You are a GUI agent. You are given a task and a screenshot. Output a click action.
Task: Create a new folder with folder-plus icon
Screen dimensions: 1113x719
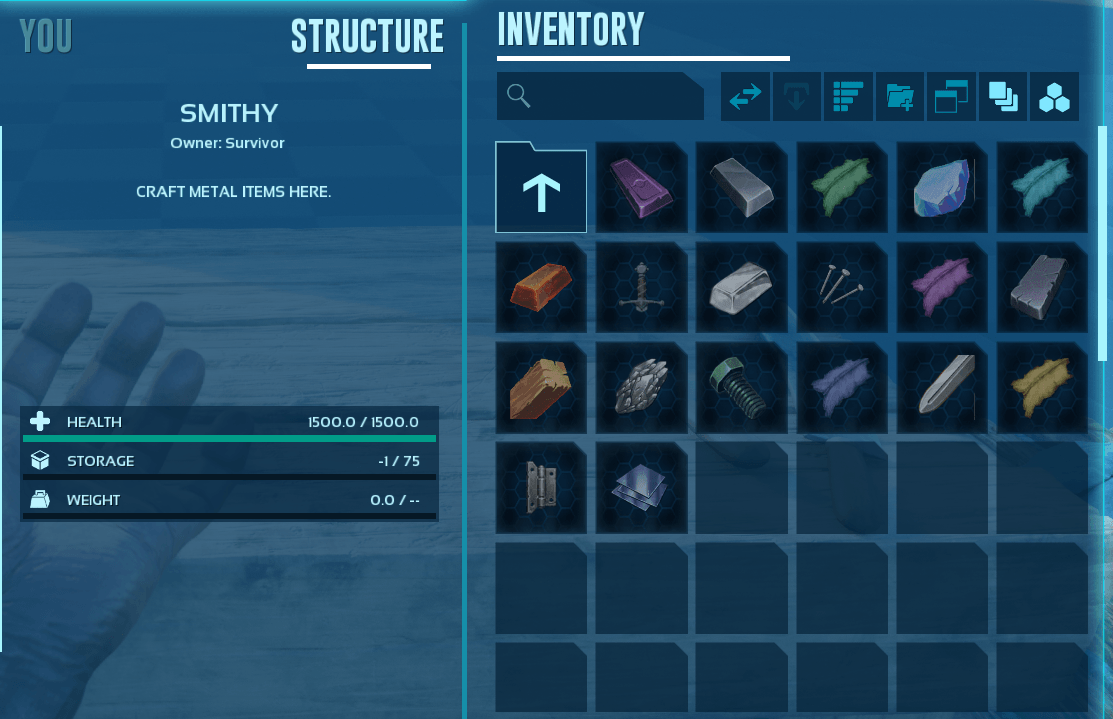click(x=899, y=97)
